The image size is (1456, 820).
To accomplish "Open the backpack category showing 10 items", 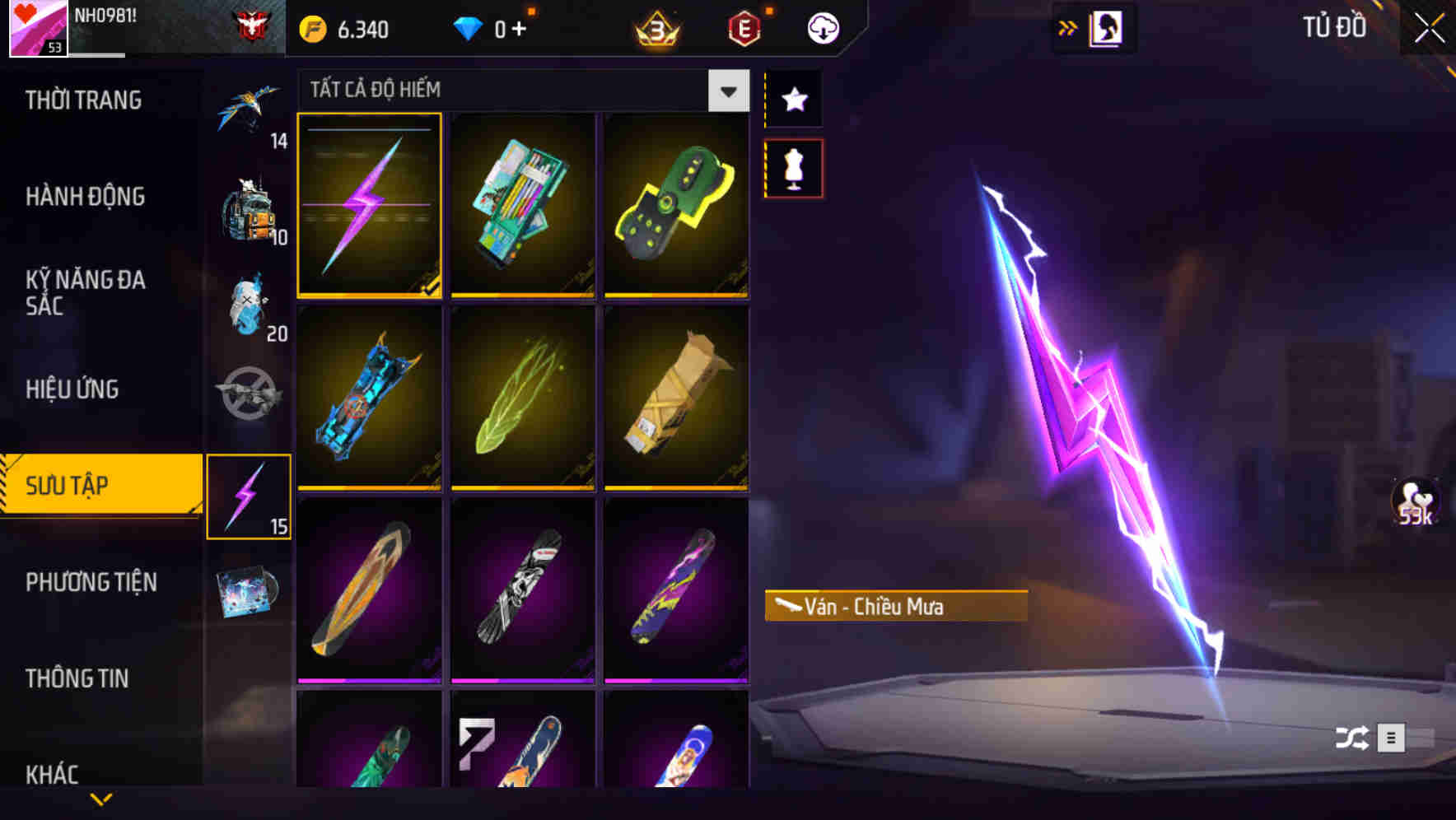I will 250,210.
